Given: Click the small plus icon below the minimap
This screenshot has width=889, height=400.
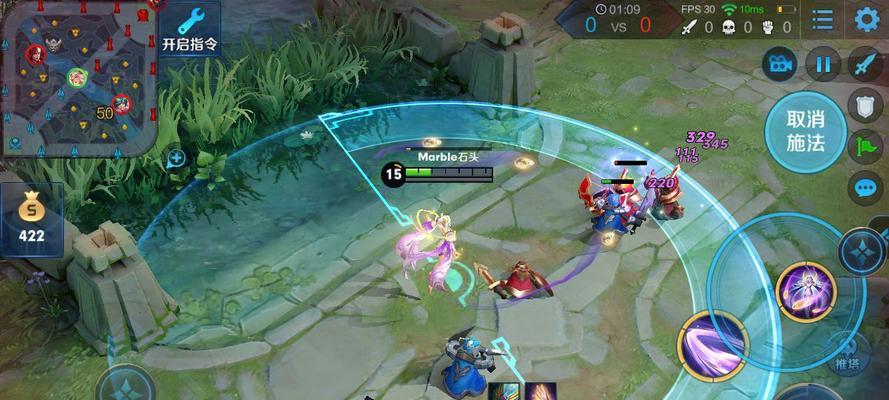Looking at the screenshot, I should click(176, 157).
